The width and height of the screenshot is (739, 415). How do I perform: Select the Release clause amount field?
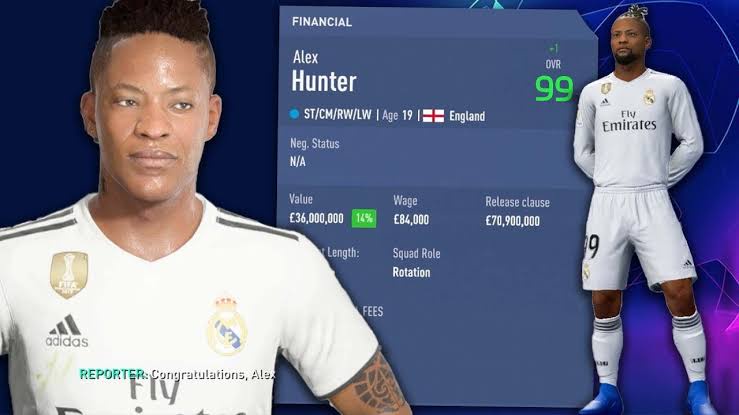(x=512, y=220)
